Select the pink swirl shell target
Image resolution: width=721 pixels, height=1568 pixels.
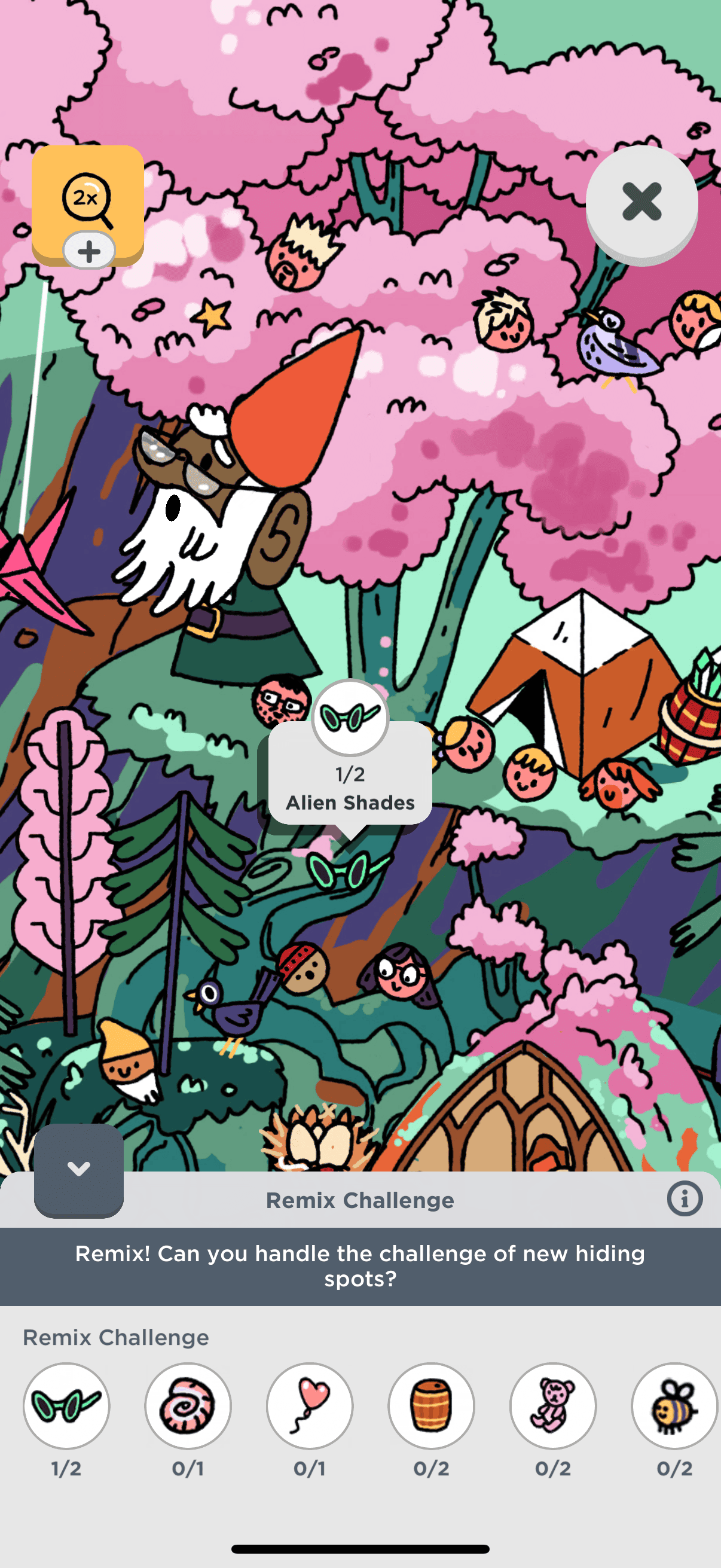coord(188,1406)
